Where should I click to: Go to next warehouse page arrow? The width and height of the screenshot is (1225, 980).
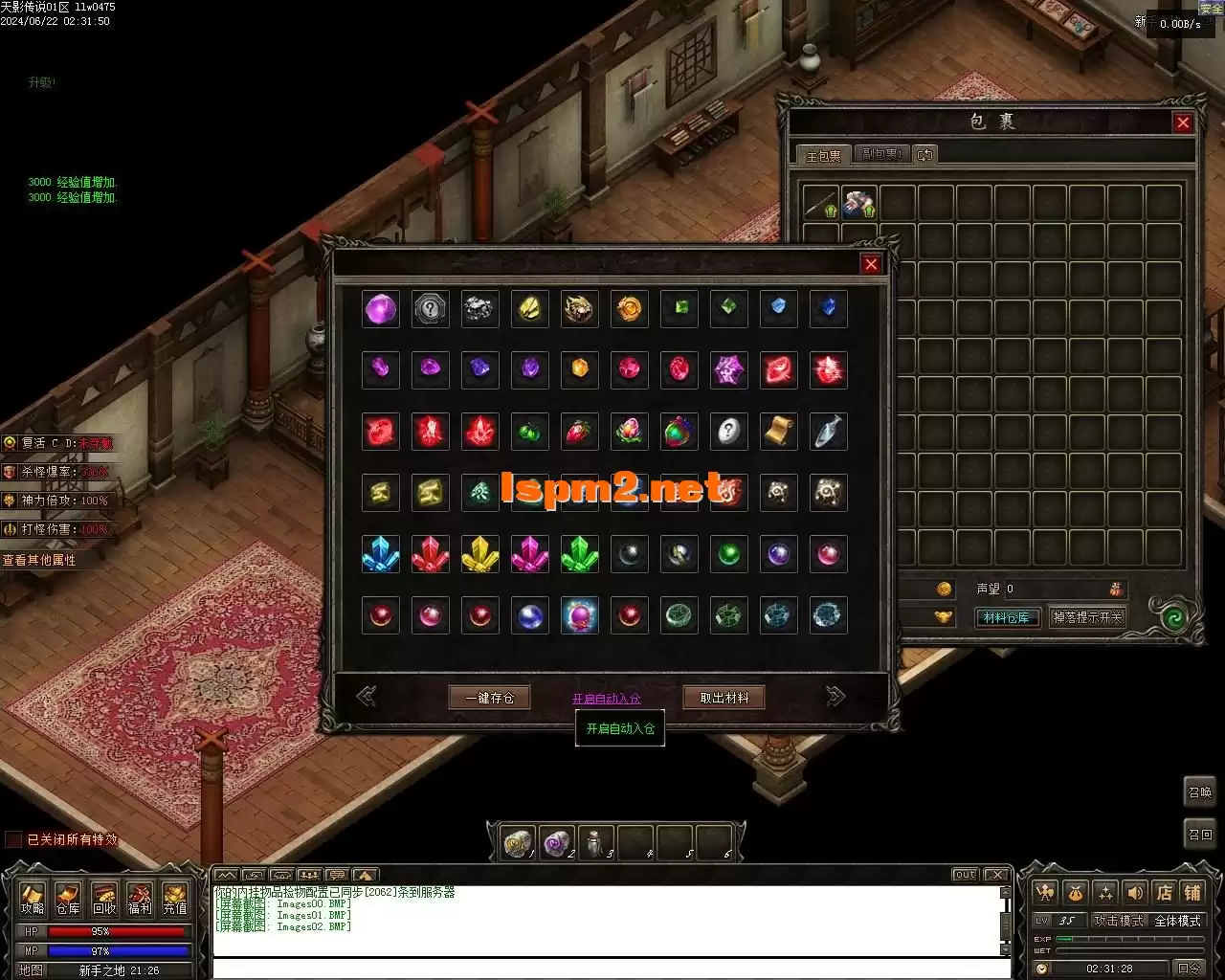[x=835, y=697]
